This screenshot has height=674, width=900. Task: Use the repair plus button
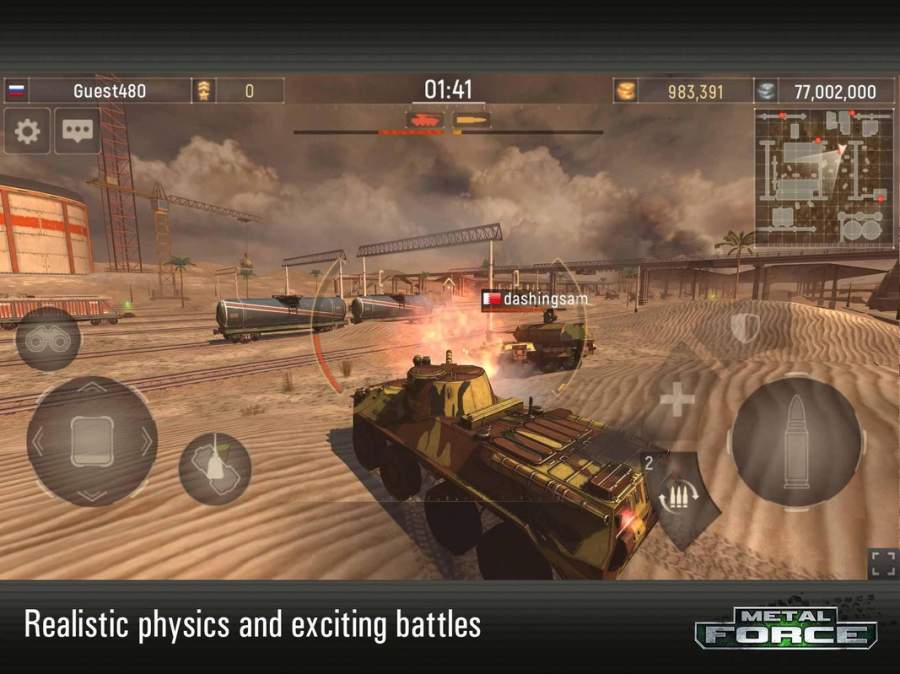pyautogui.click(x=677, y=402)
